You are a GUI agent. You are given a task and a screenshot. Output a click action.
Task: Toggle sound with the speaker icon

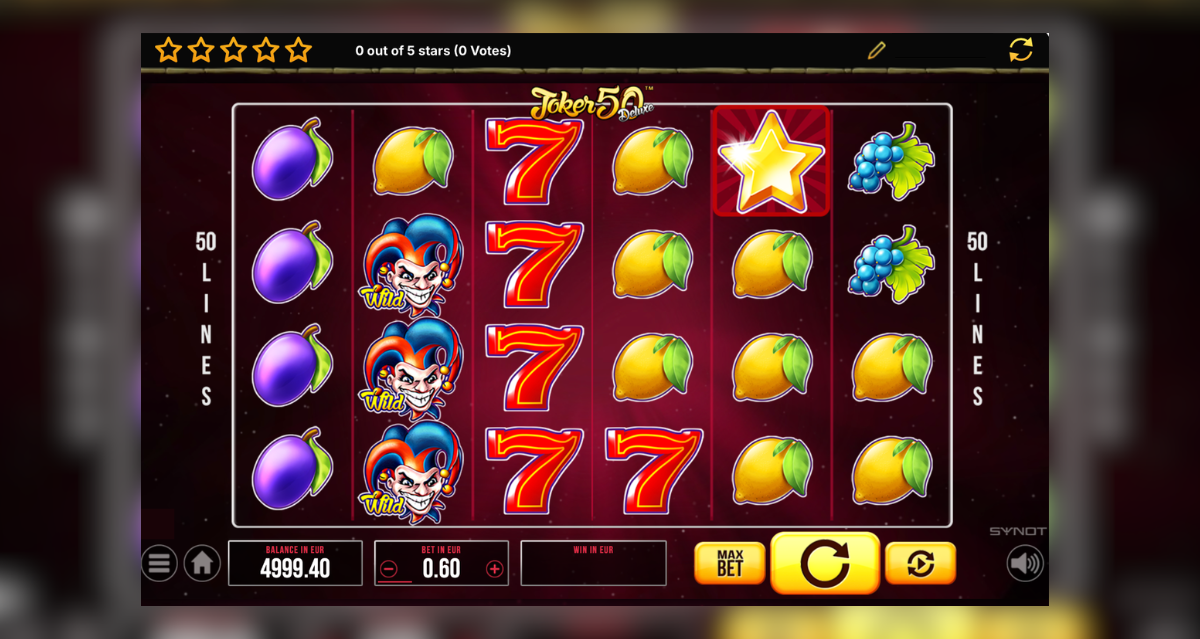click(x=1025, y=563)
